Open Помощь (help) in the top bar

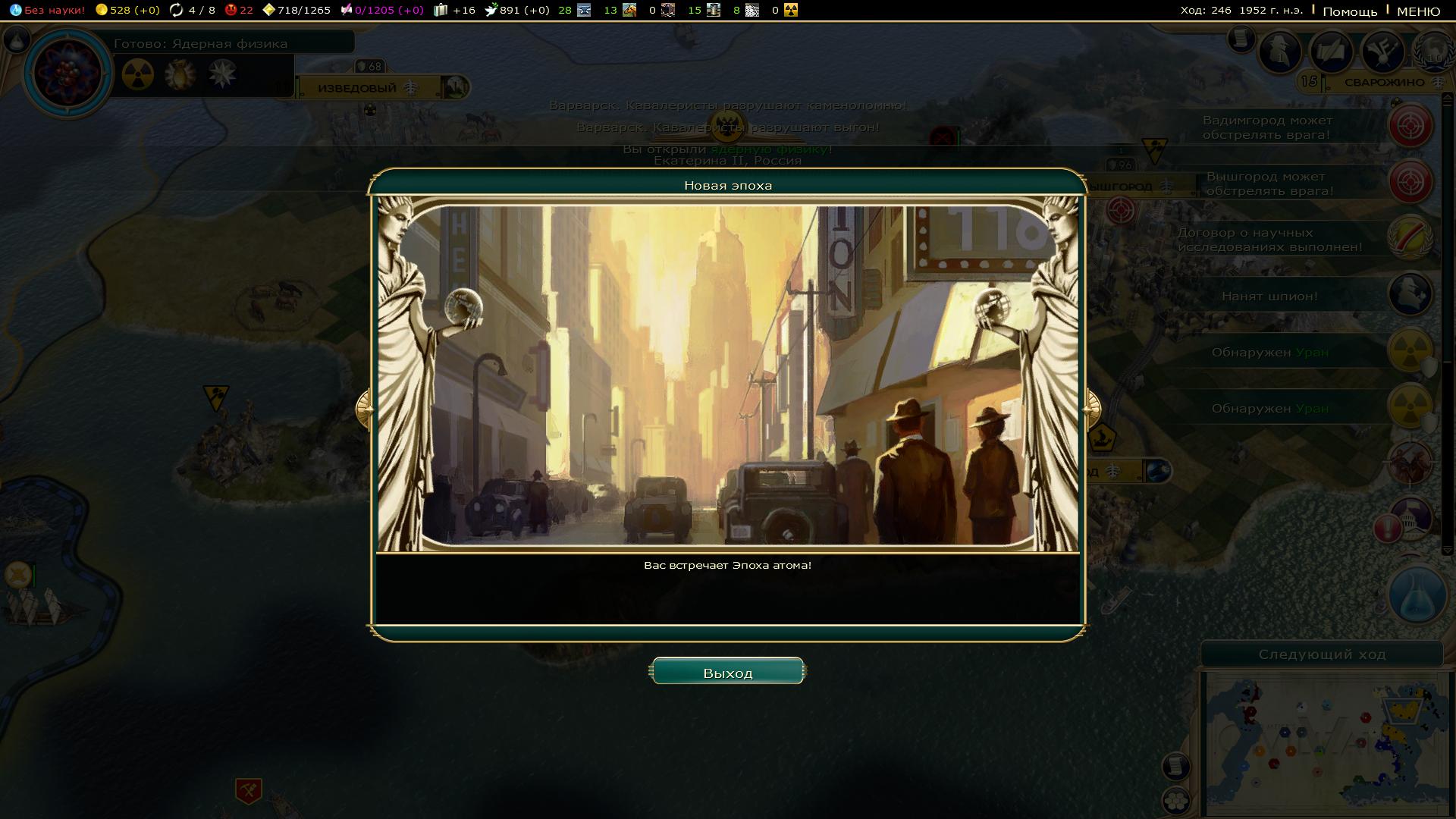[1350, 11]
